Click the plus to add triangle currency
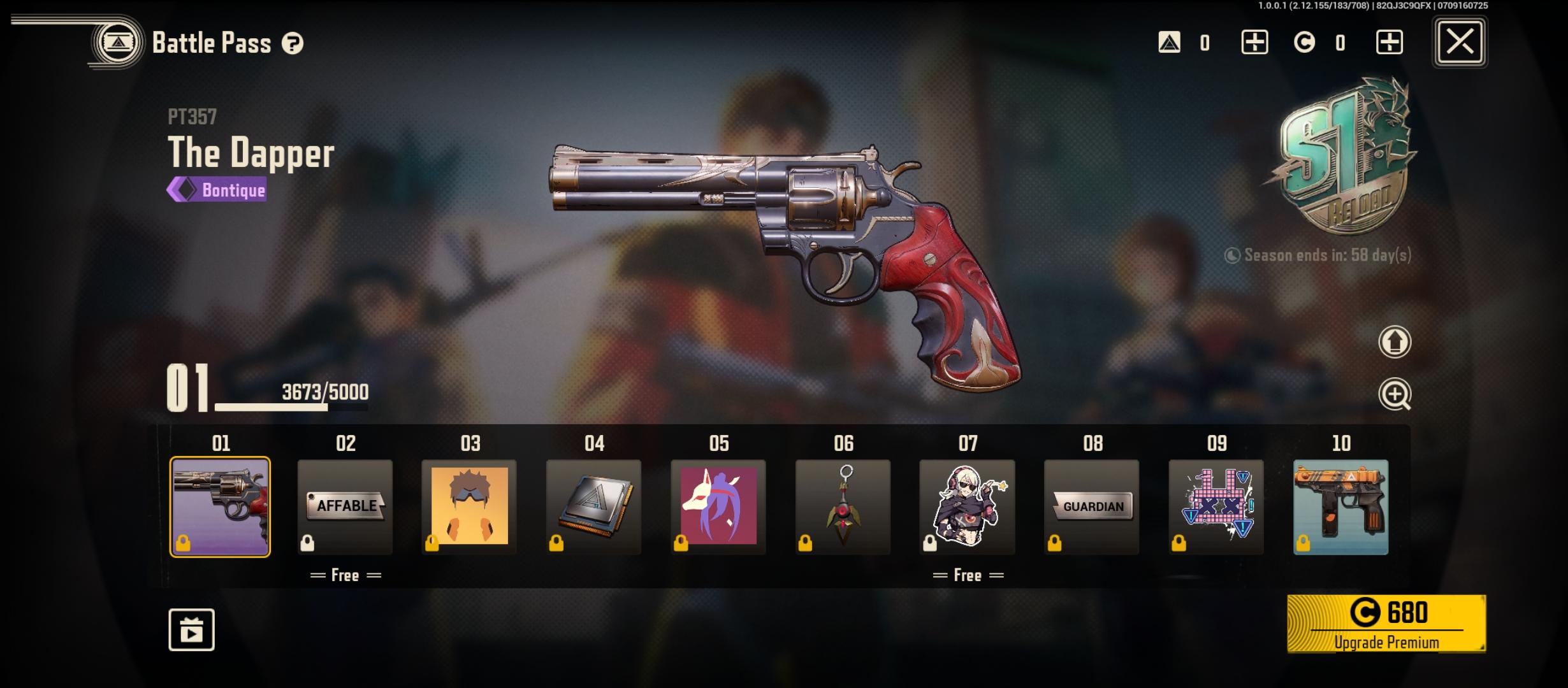This screenshot has width=1568, height=688. click(1253, 43)
